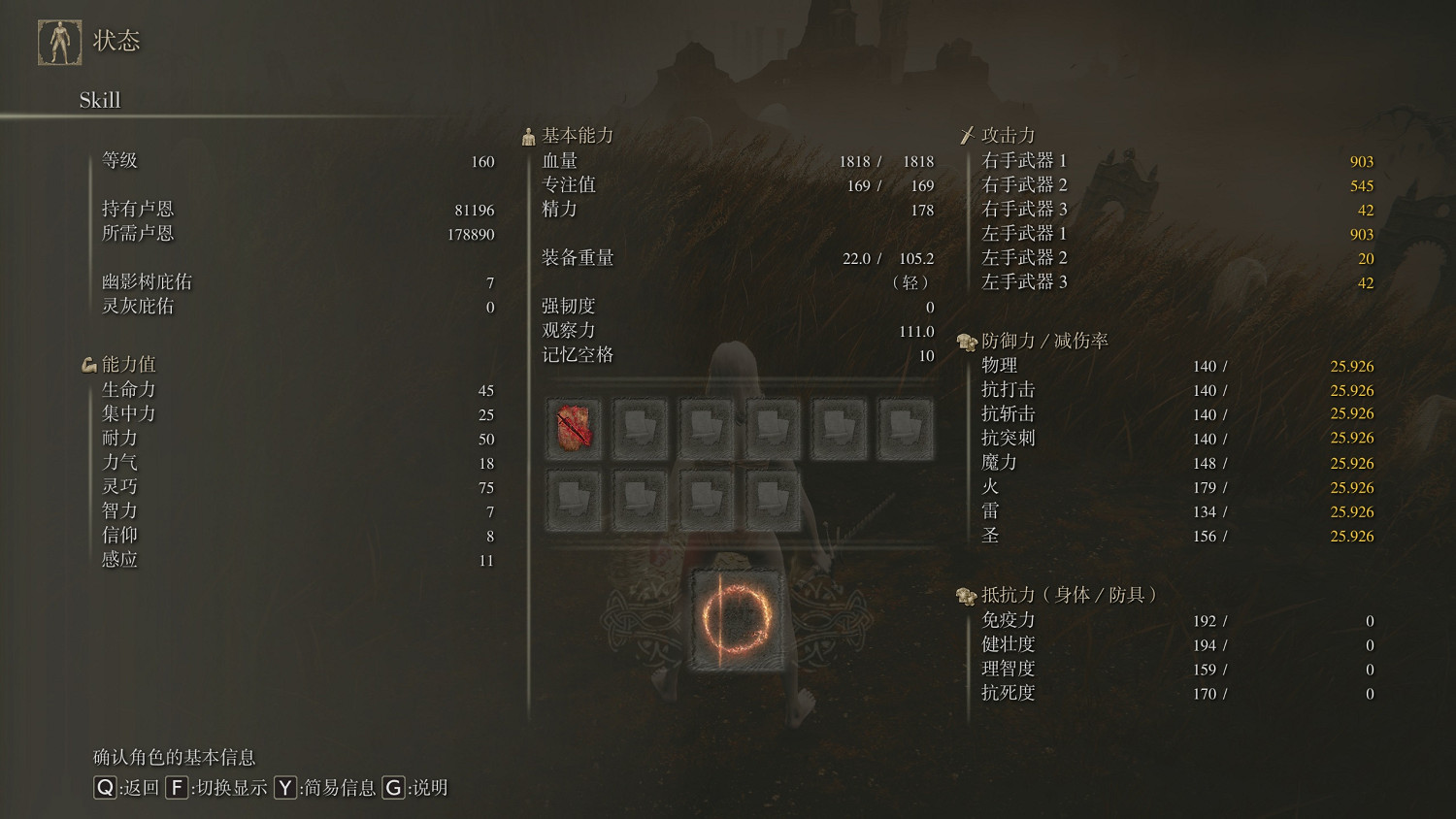Select the first empty slot in second row
Image resolution: width=1456 pixels, height=819 pixels.
click(x=574, y=494)
